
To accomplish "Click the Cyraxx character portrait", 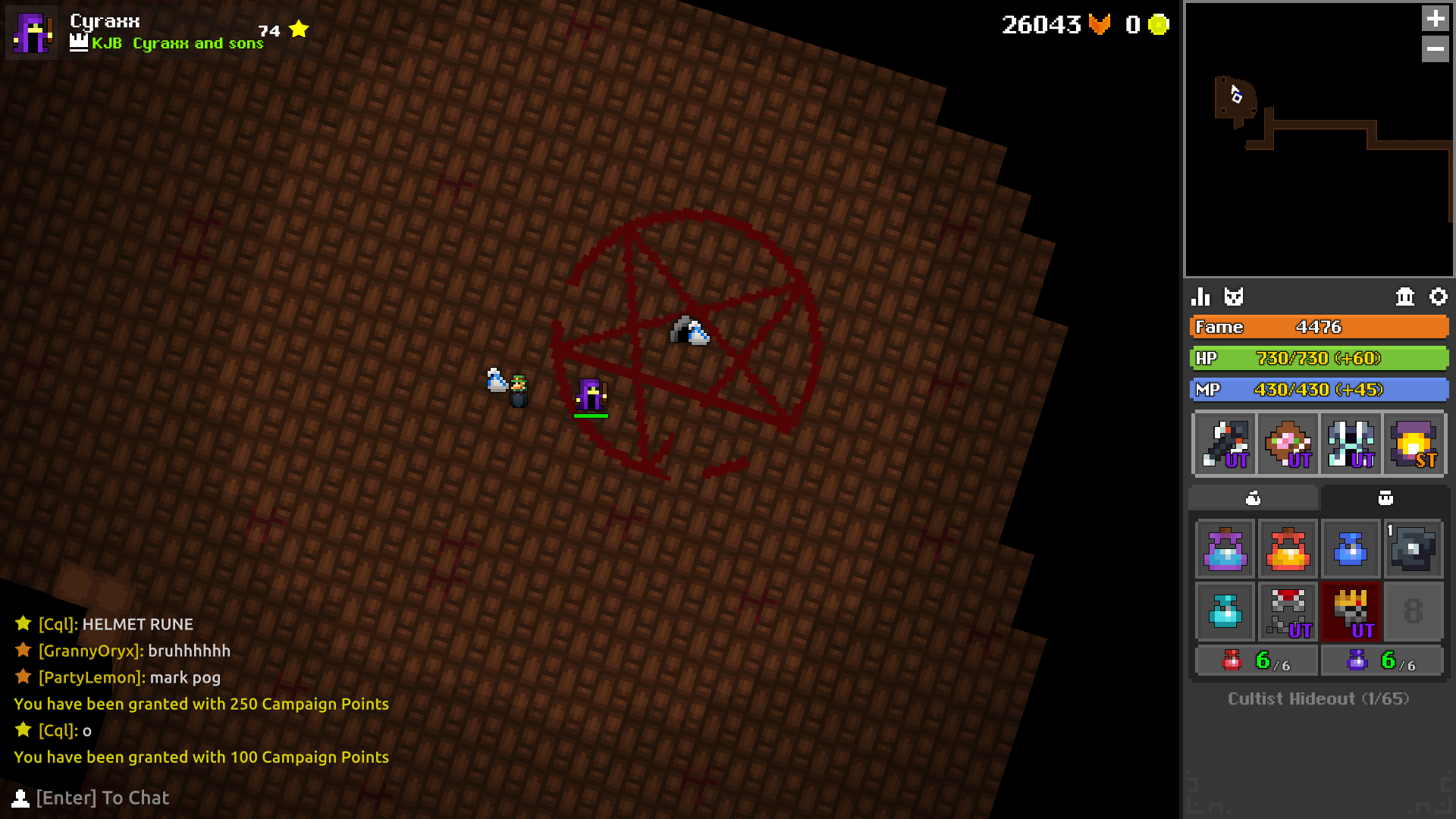I will tap(32, 33).
